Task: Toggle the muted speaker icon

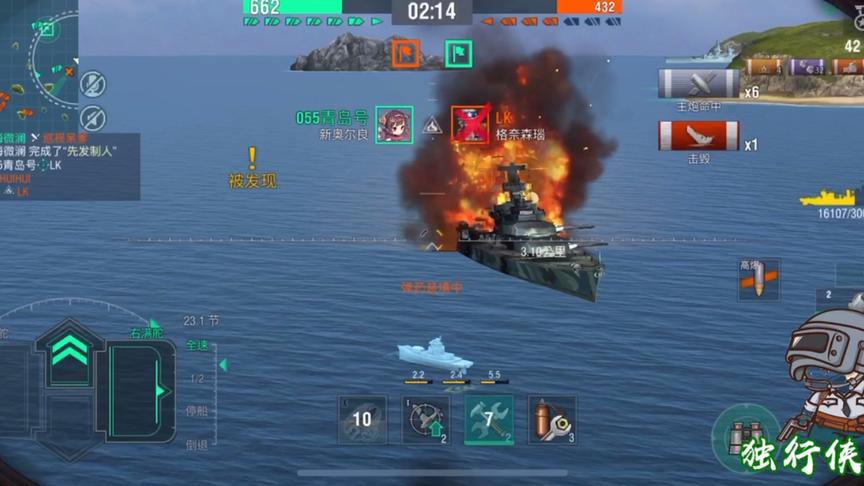Action: pos(93,117)
